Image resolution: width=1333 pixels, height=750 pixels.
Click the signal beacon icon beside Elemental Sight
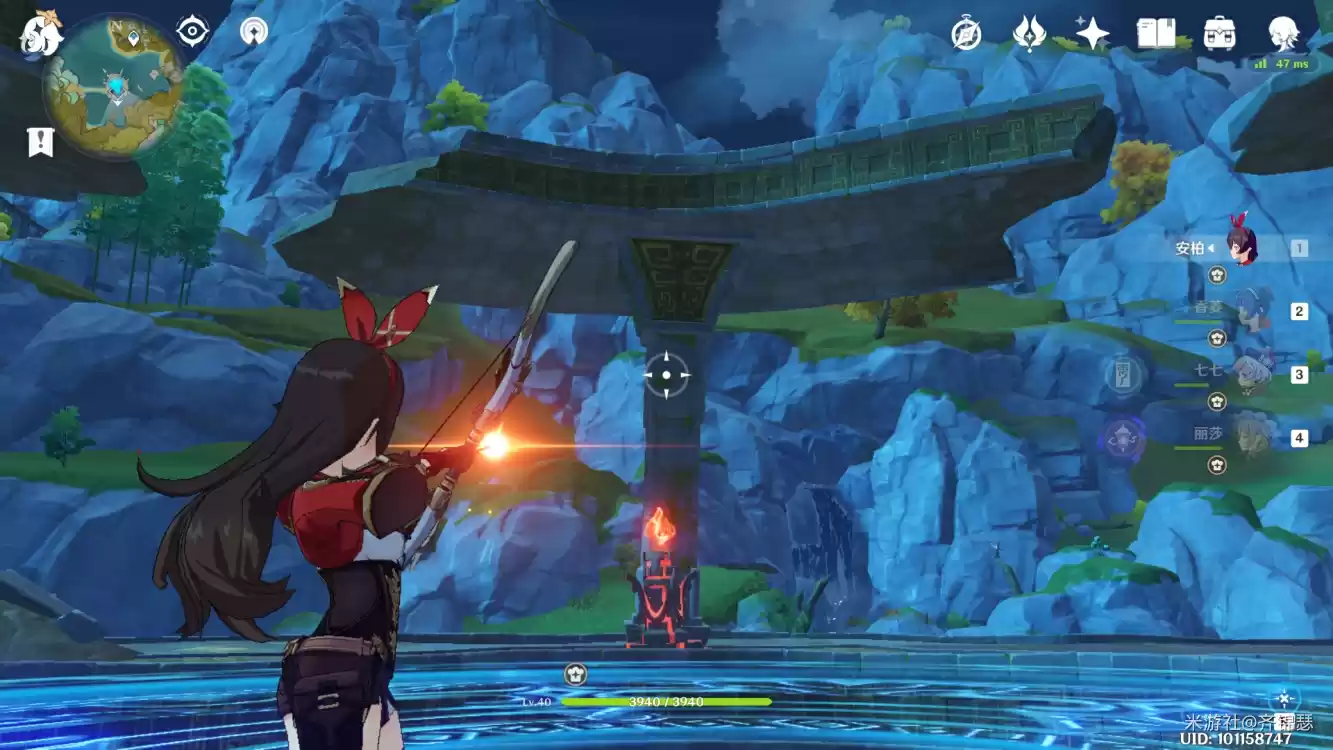(254, 31)
